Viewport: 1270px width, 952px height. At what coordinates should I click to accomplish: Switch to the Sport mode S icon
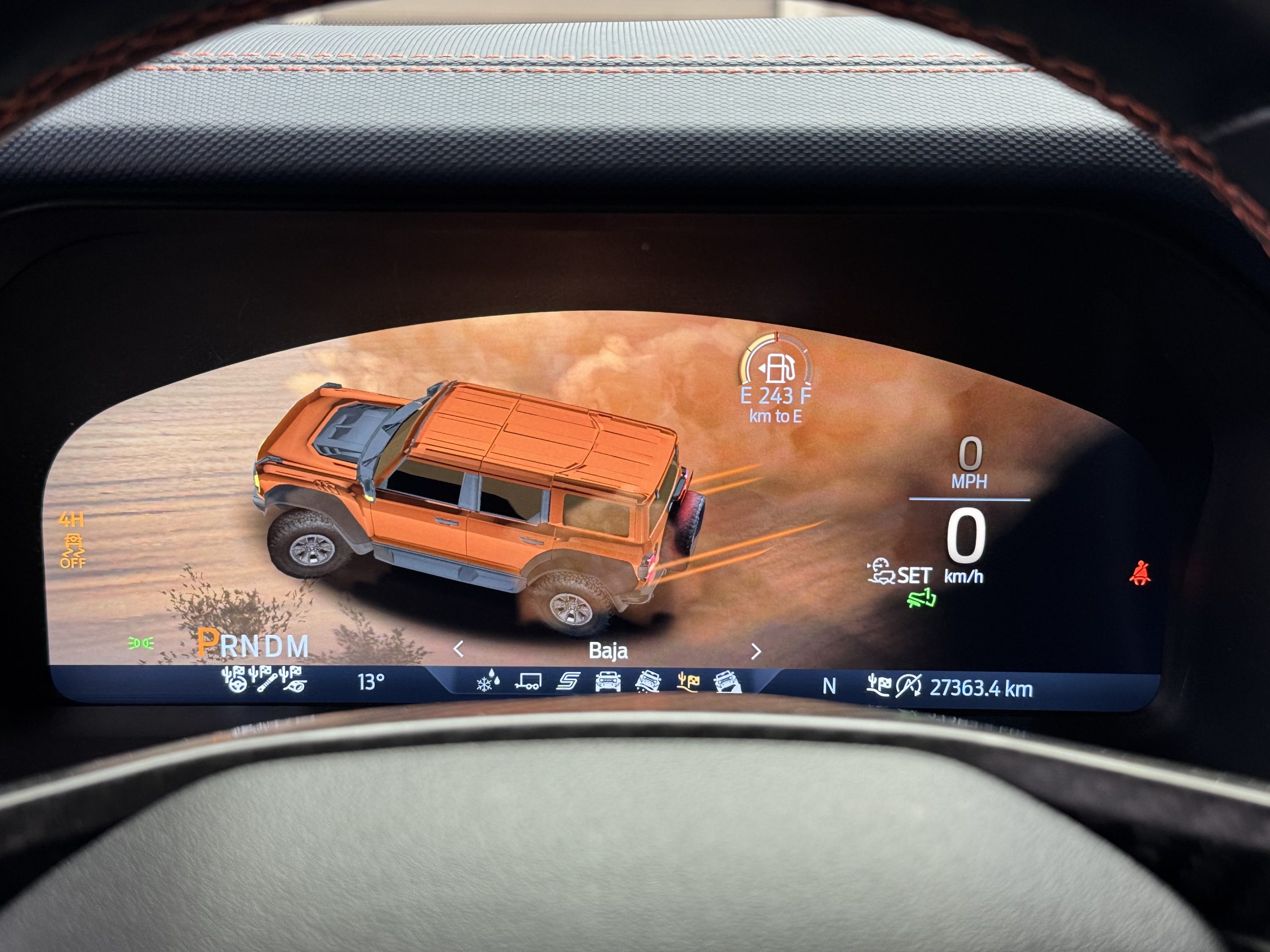pyautogui.click(x=568, y=682)
